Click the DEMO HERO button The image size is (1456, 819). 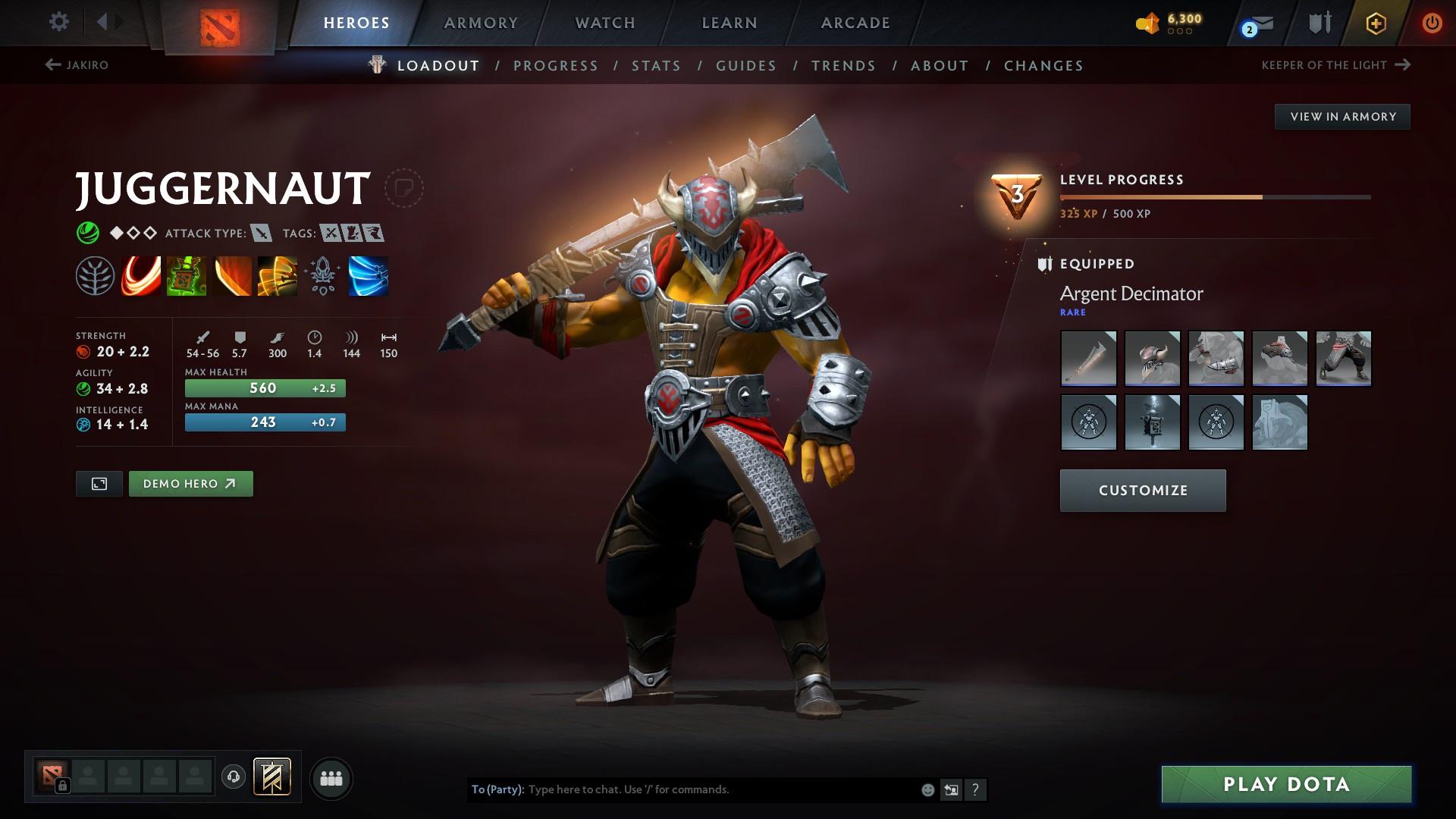click(x=190, y=483)
